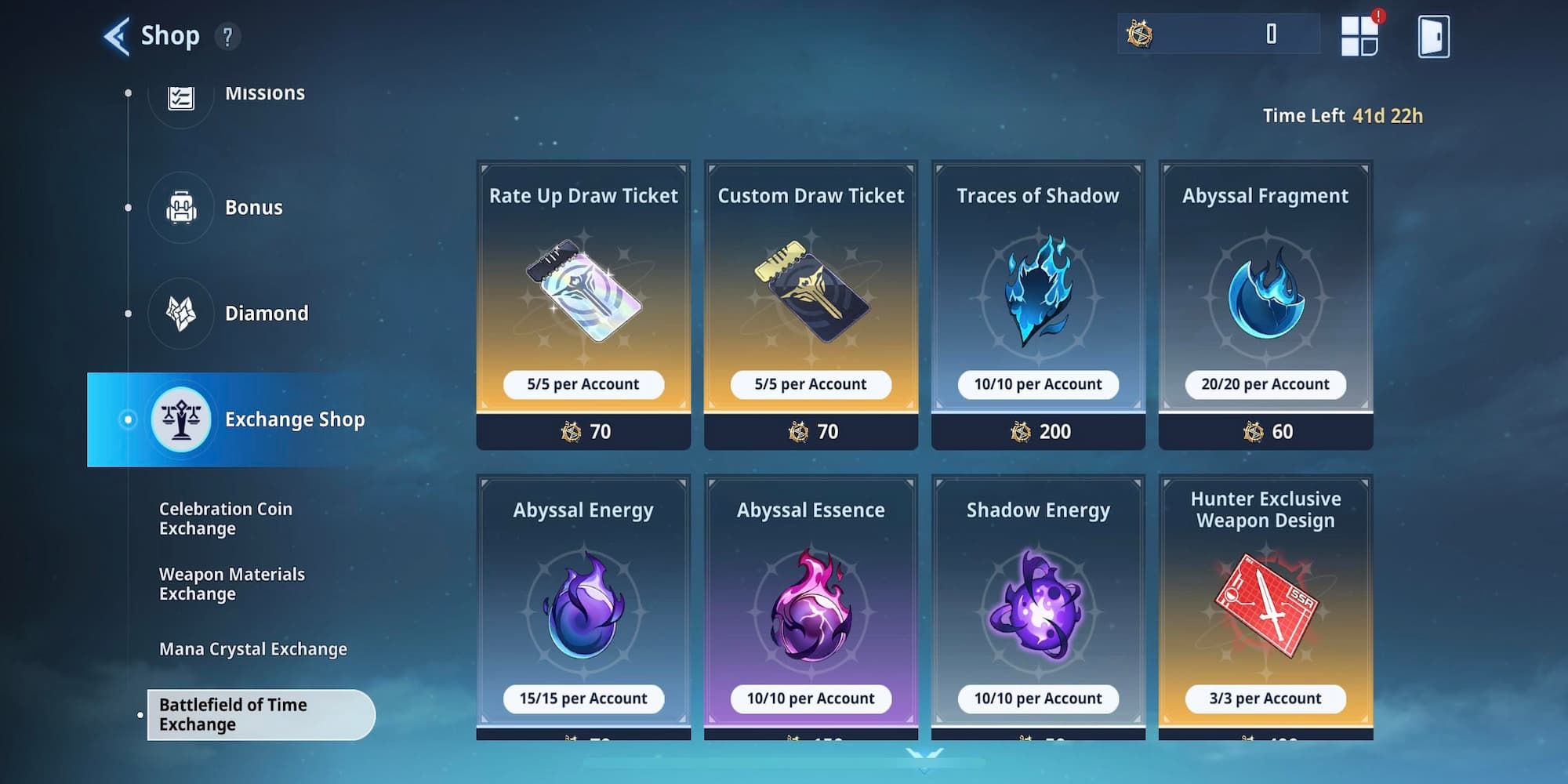Select the Battlefield of Time Exchange tab
This screenshot has height=784, width=1568.
[259, 714]
